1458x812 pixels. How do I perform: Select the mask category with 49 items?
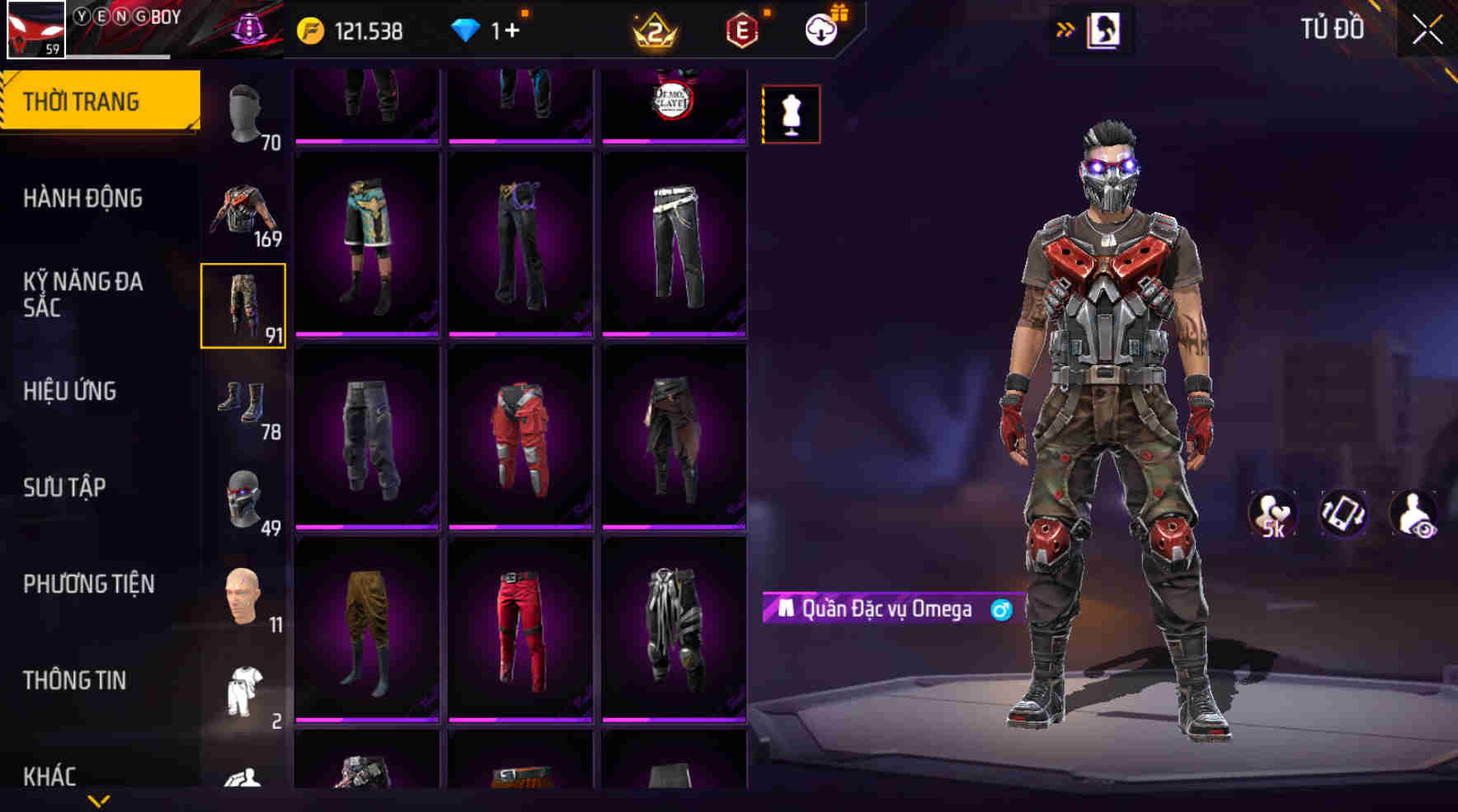[x=245, y=500]
